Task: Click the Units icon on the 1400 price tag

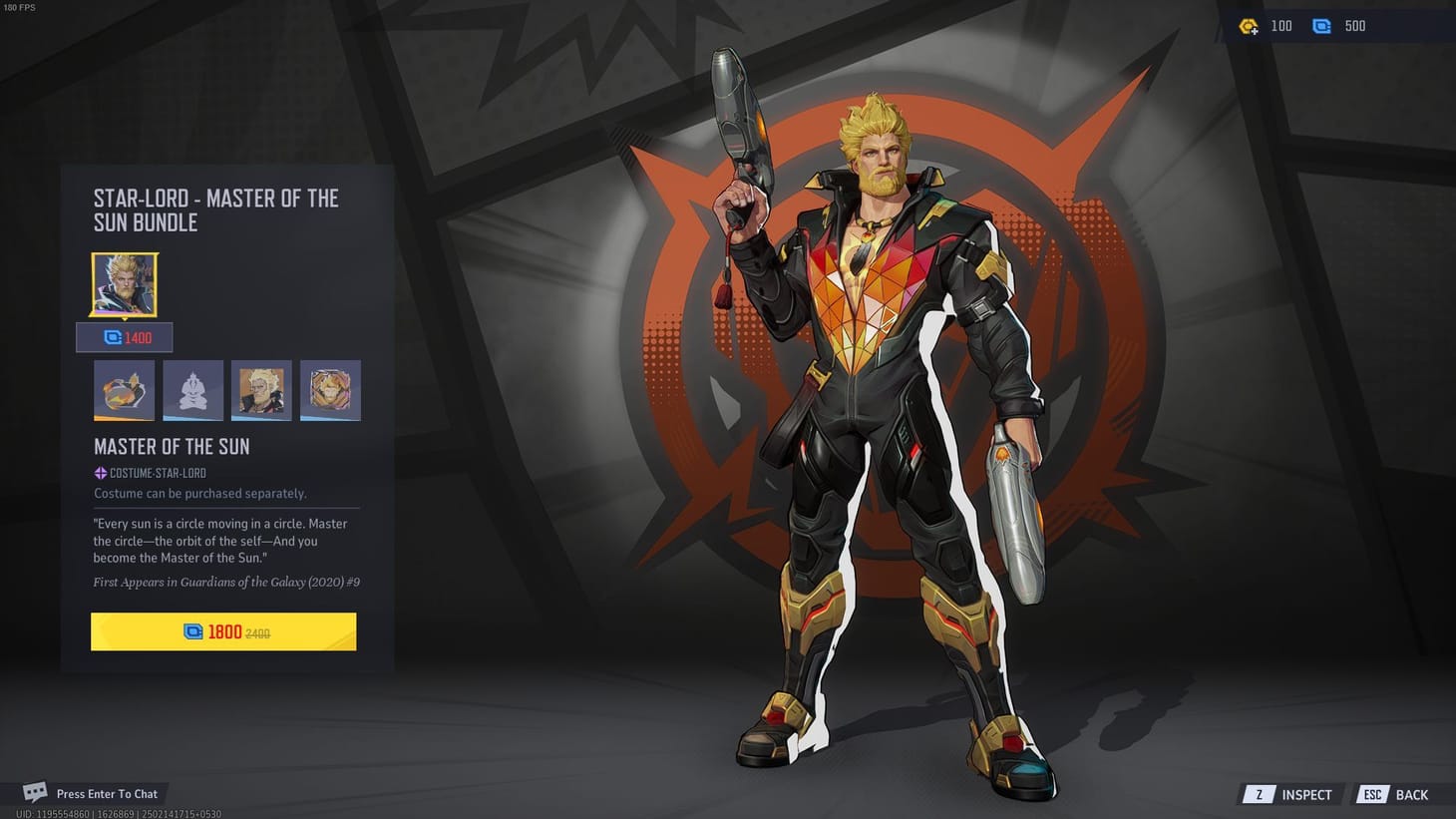Action: 112,337
